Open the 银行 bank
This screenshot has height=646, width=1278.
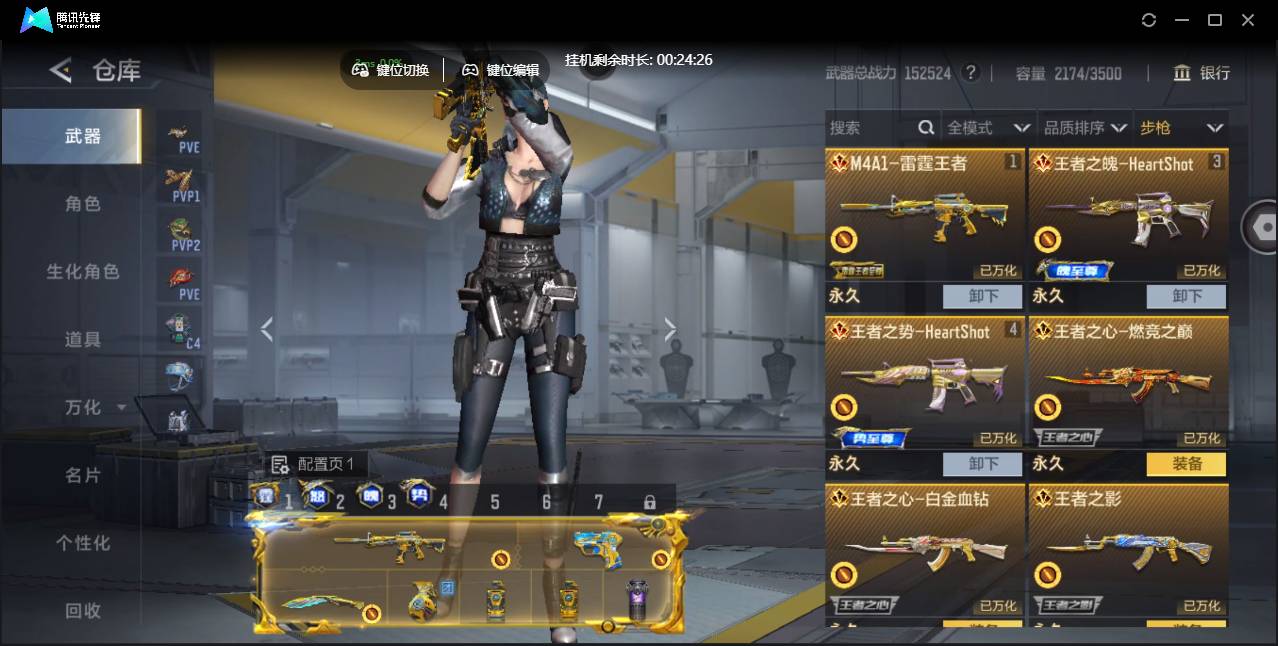(1202, 73)
